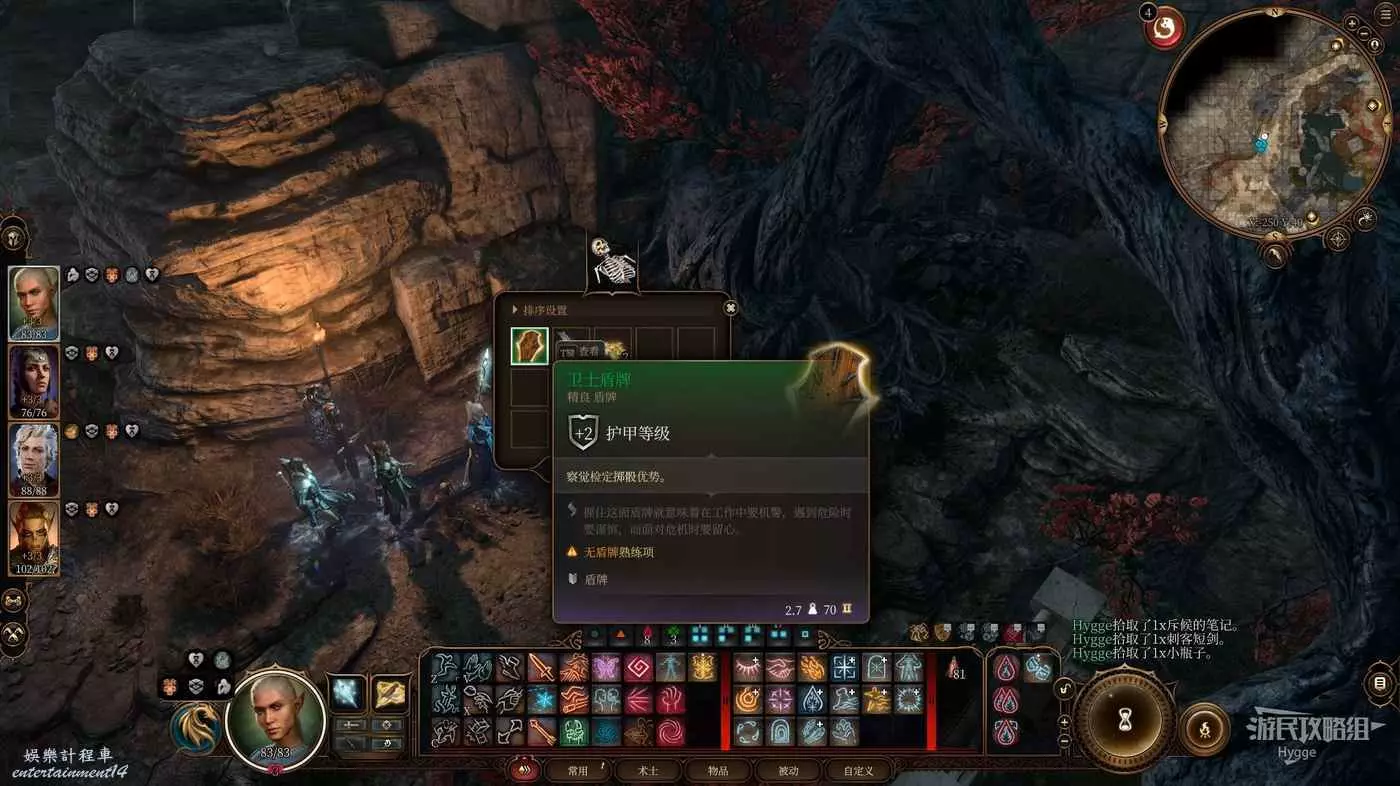Choose the red-skinned horned companion portrait
Image resolution: width=1400 pixels, height=786 pixels.
pyautogui.click(x=34, y=537)
